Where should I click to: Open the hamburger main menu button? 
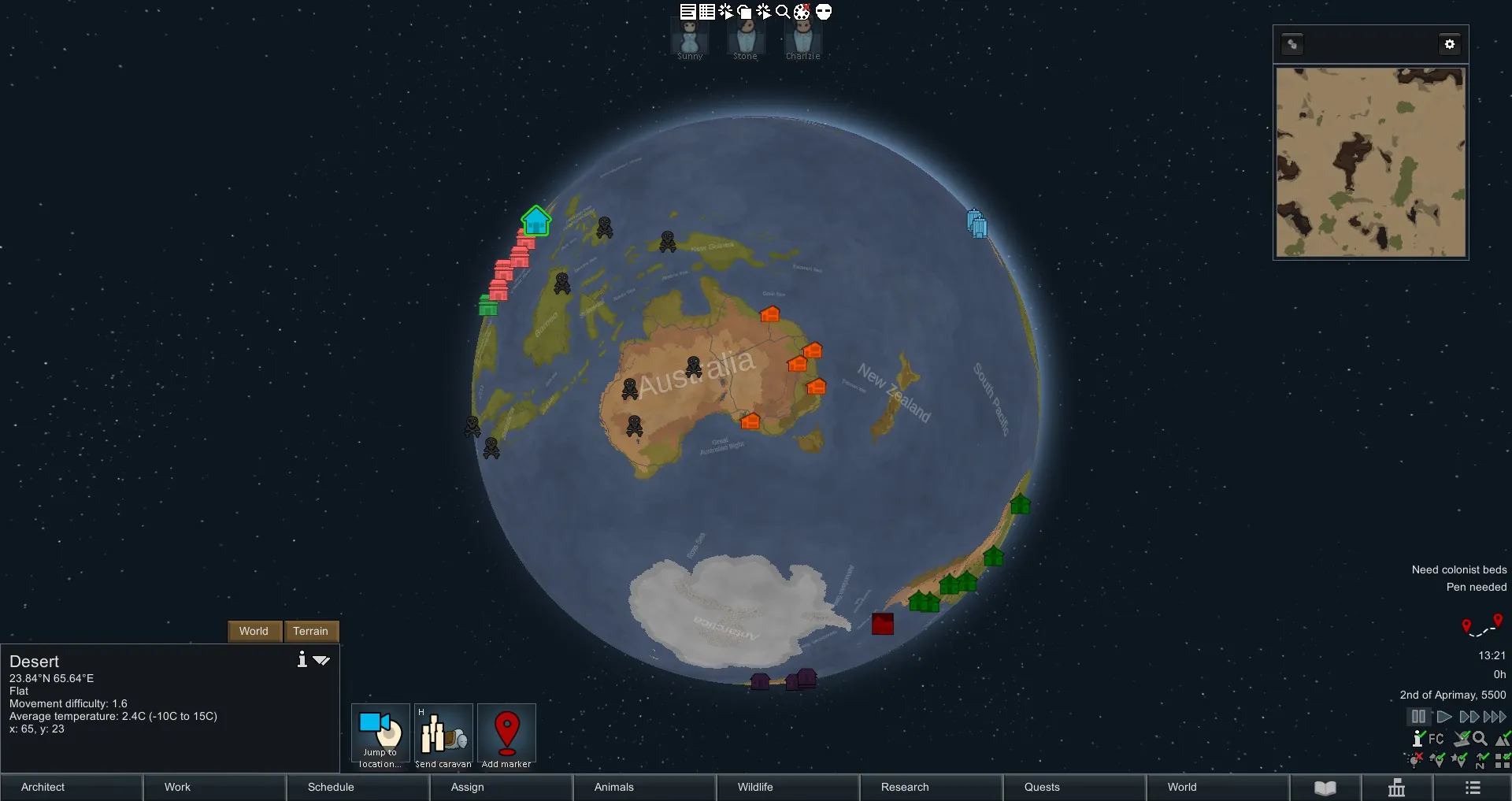1473,788
